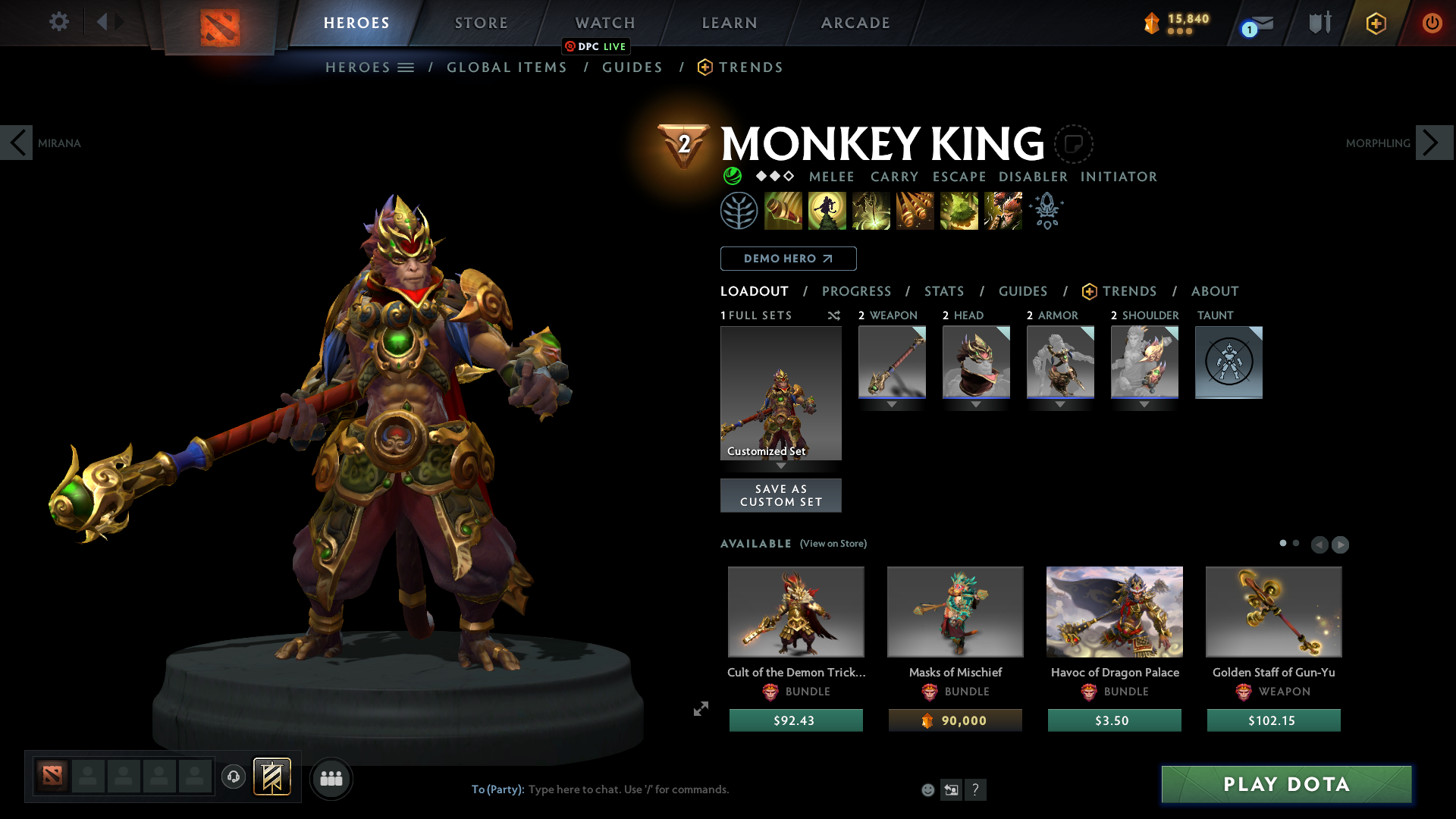Viewport: 1456px width, 819px height.
Task: Open the Progress tab for Monkey King
Action: [857, 291]
